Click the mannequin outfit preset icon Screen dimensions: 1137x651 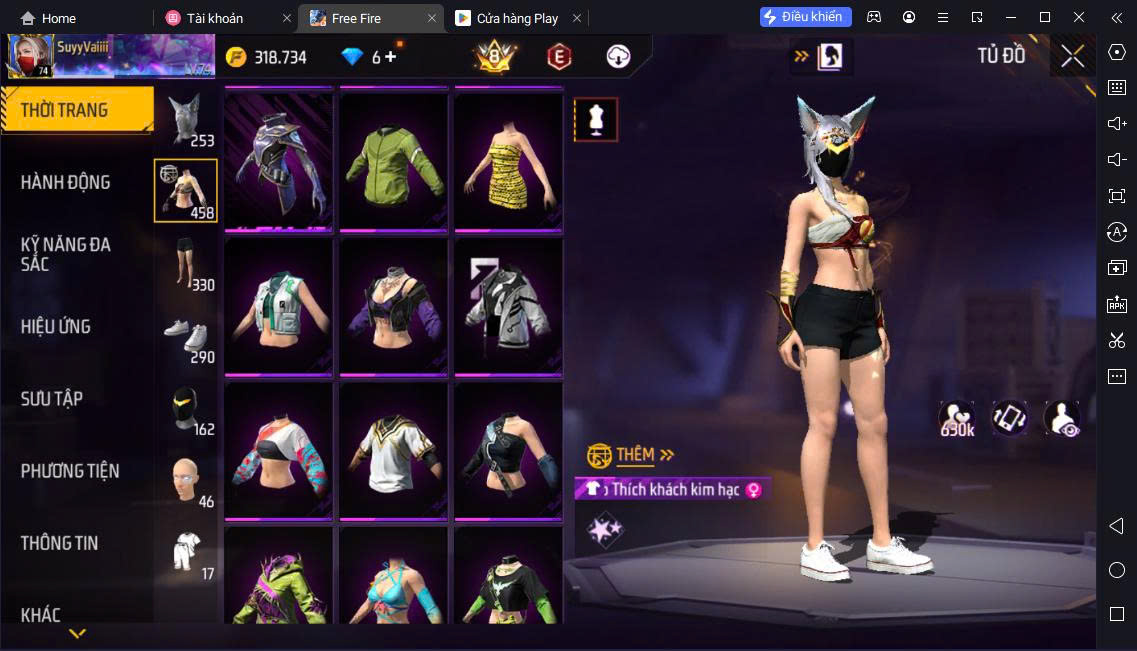[596, 120]
